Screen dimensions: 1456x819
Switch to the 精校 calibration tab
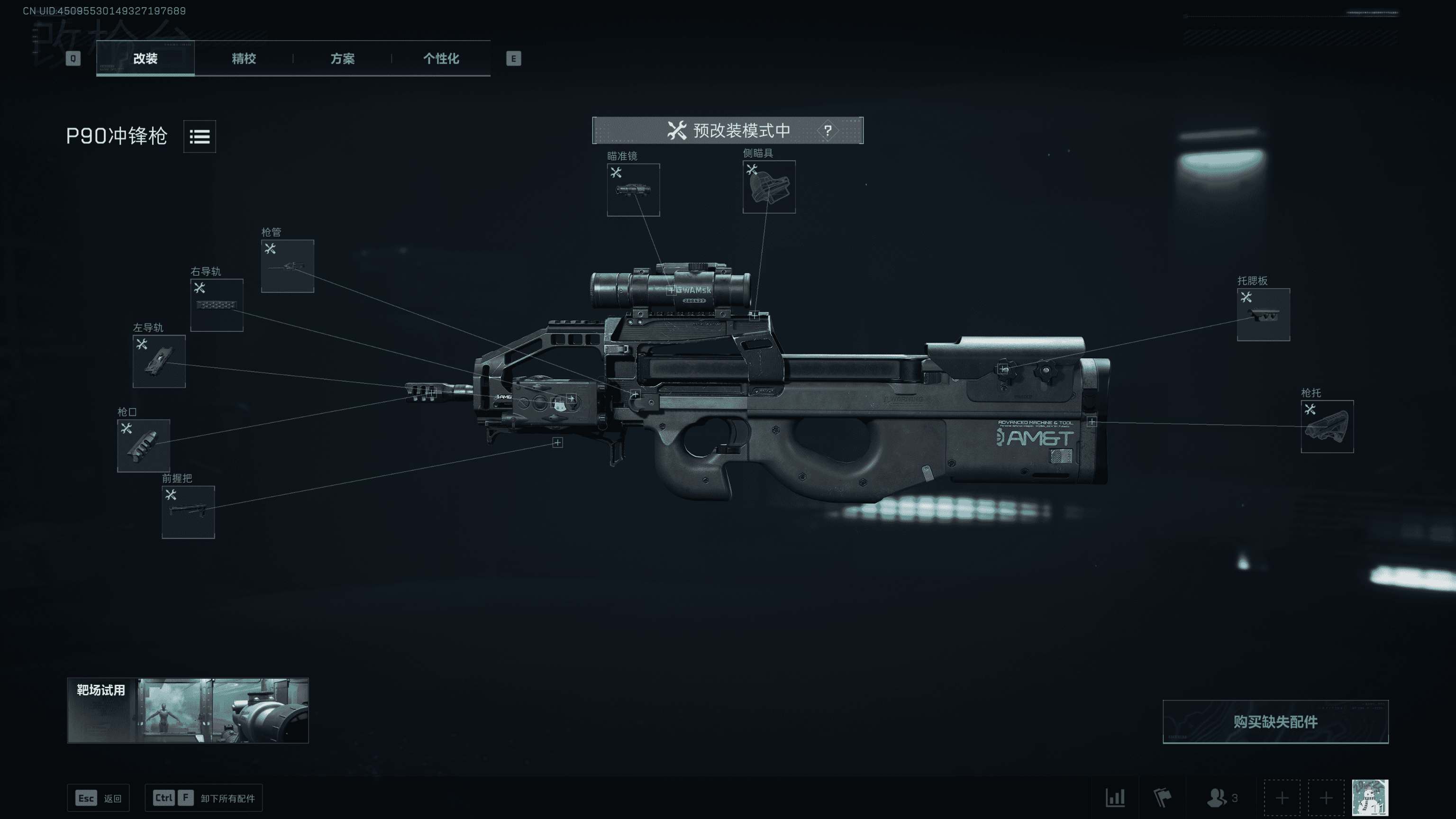click(x=243, y=59)
